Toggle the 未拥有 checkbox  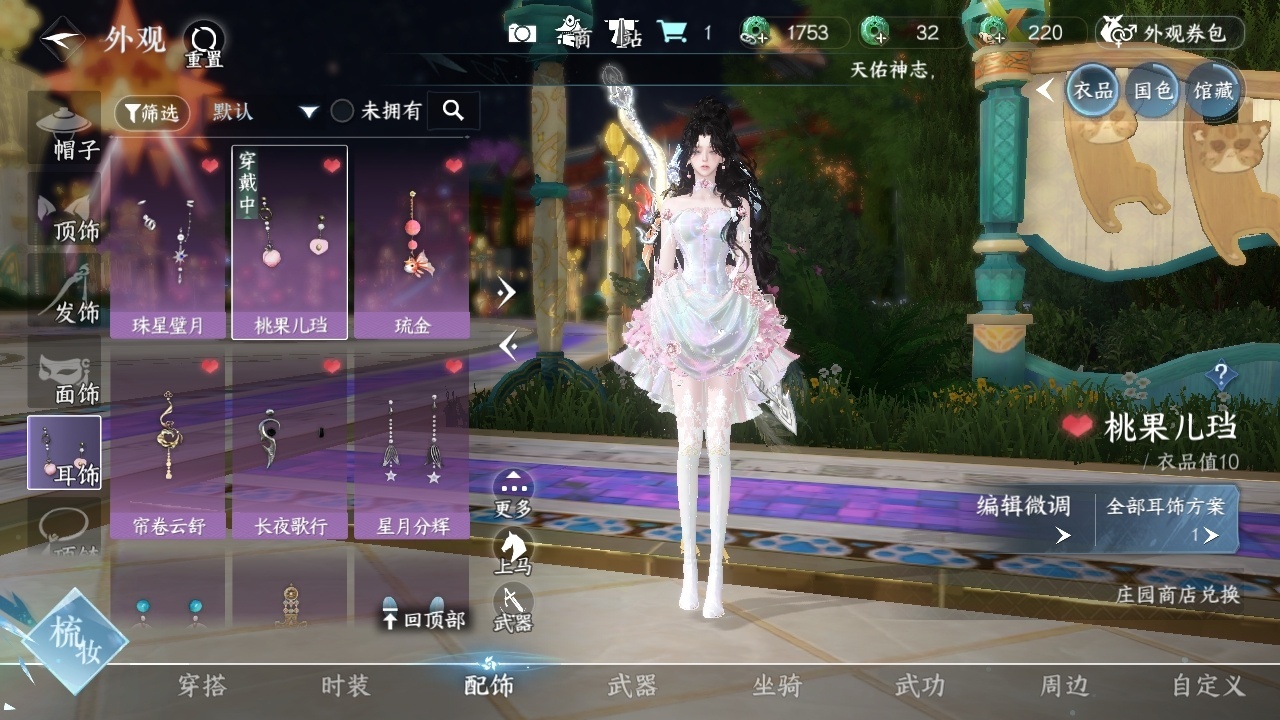pyautogui.click(x=343, y=111)
